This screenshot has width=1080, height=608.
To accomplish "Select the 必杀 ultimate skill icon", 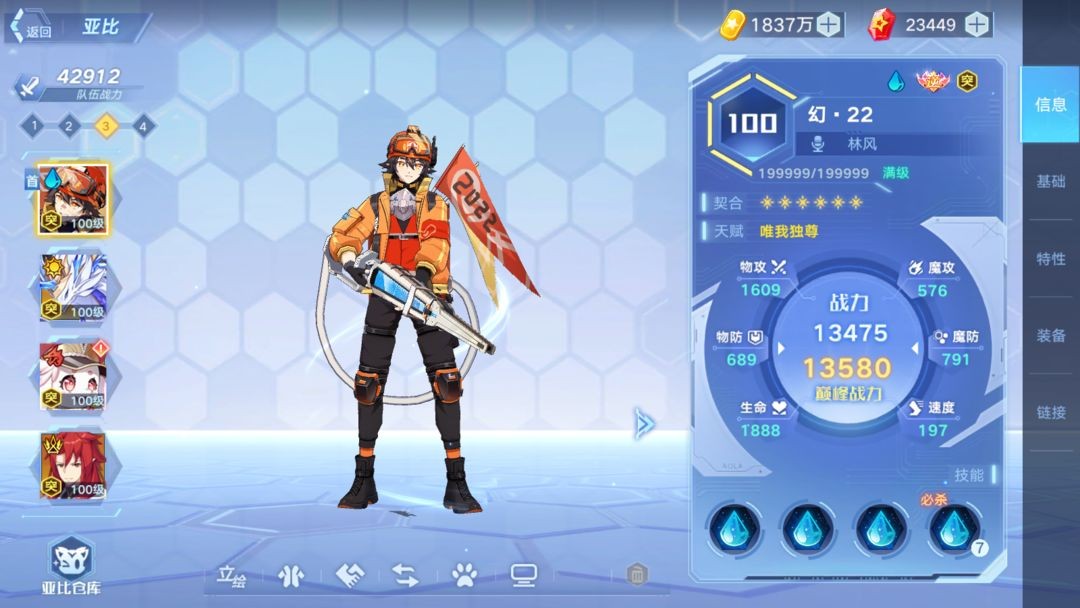I will coord(954,528).
